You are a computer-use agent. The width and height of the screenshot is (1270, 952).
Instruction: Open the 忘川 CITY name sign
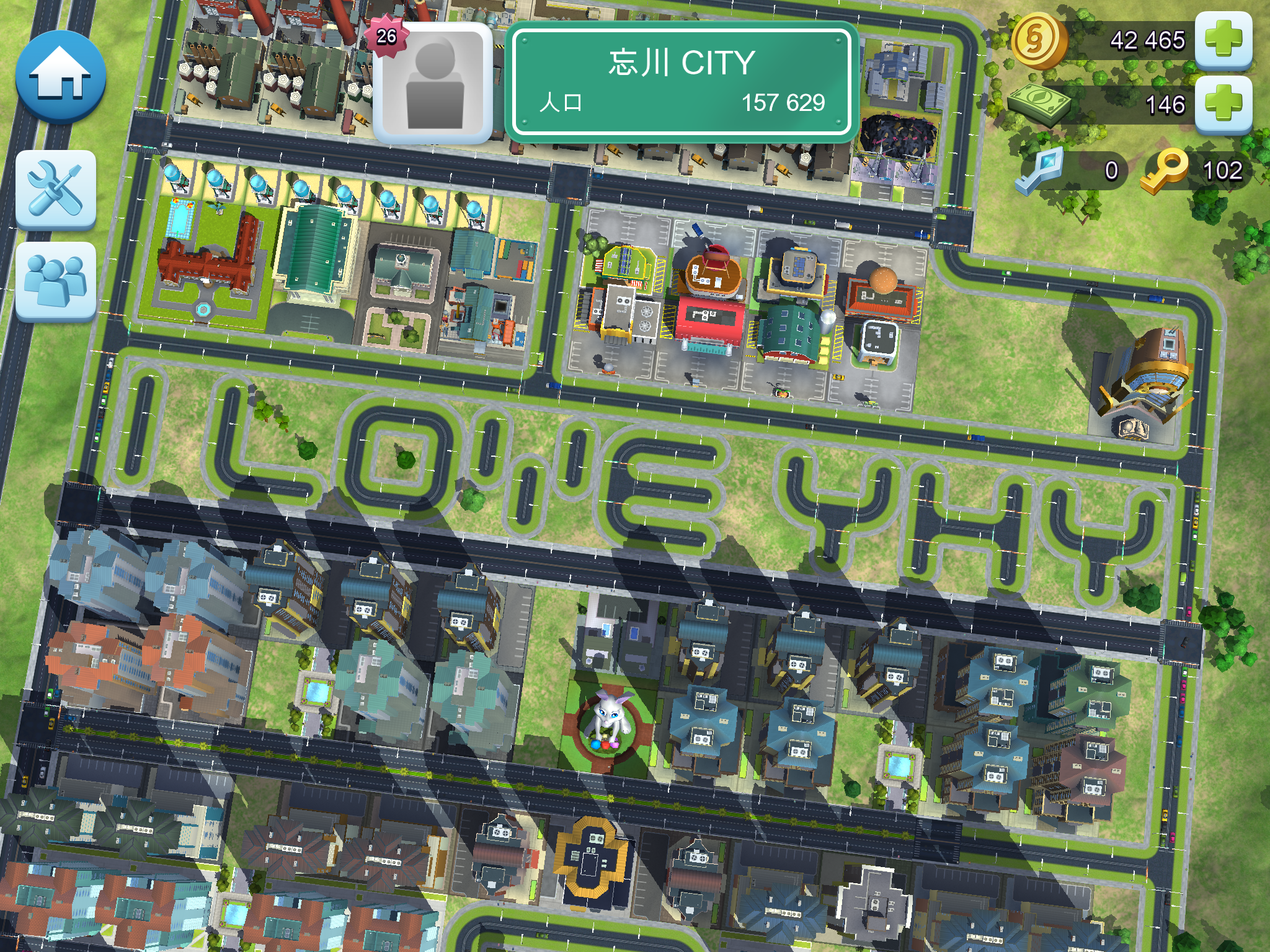click(682, 82)
